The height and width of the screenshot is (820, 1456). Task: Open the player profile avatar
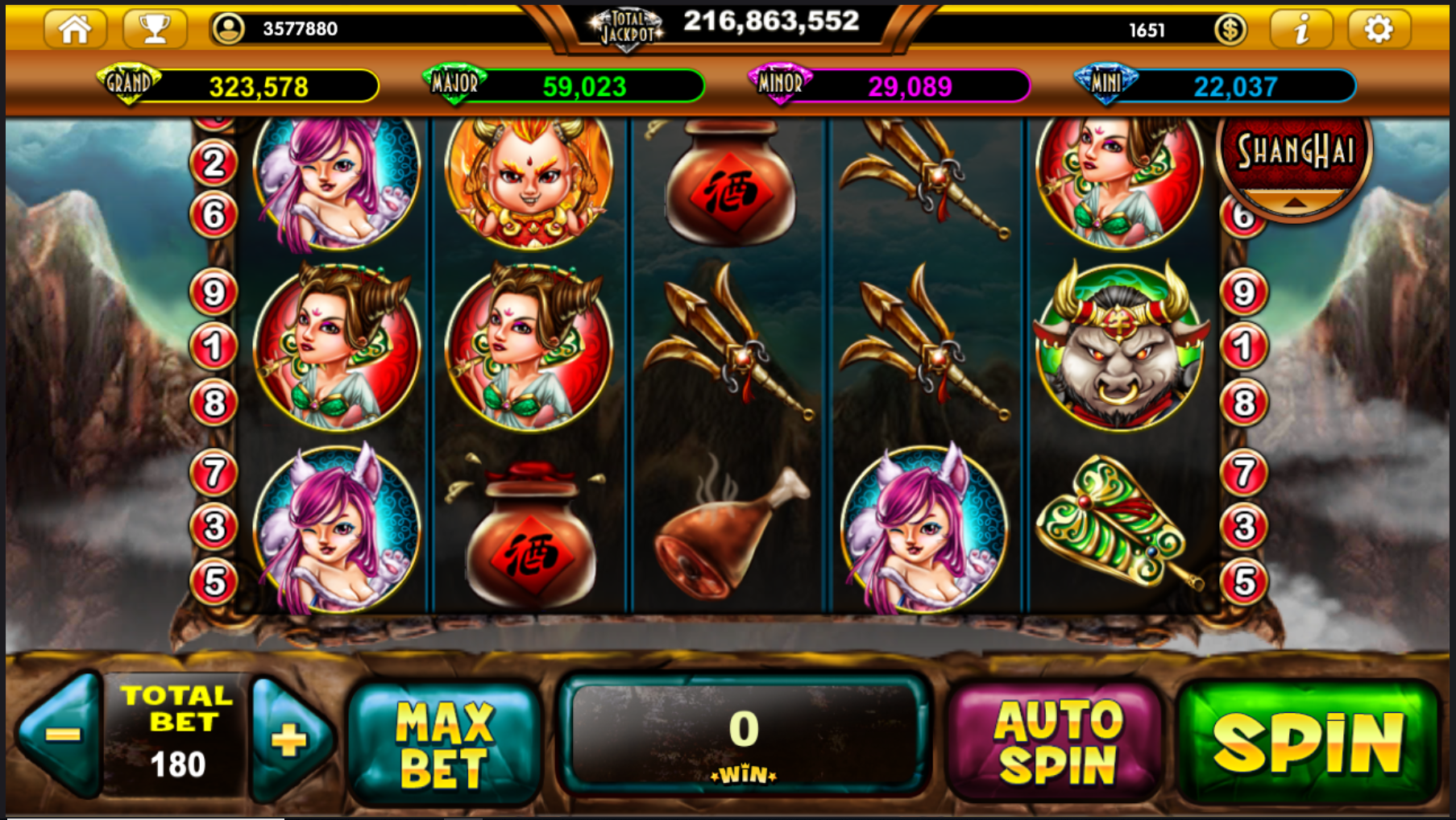(x=228, y=29)
